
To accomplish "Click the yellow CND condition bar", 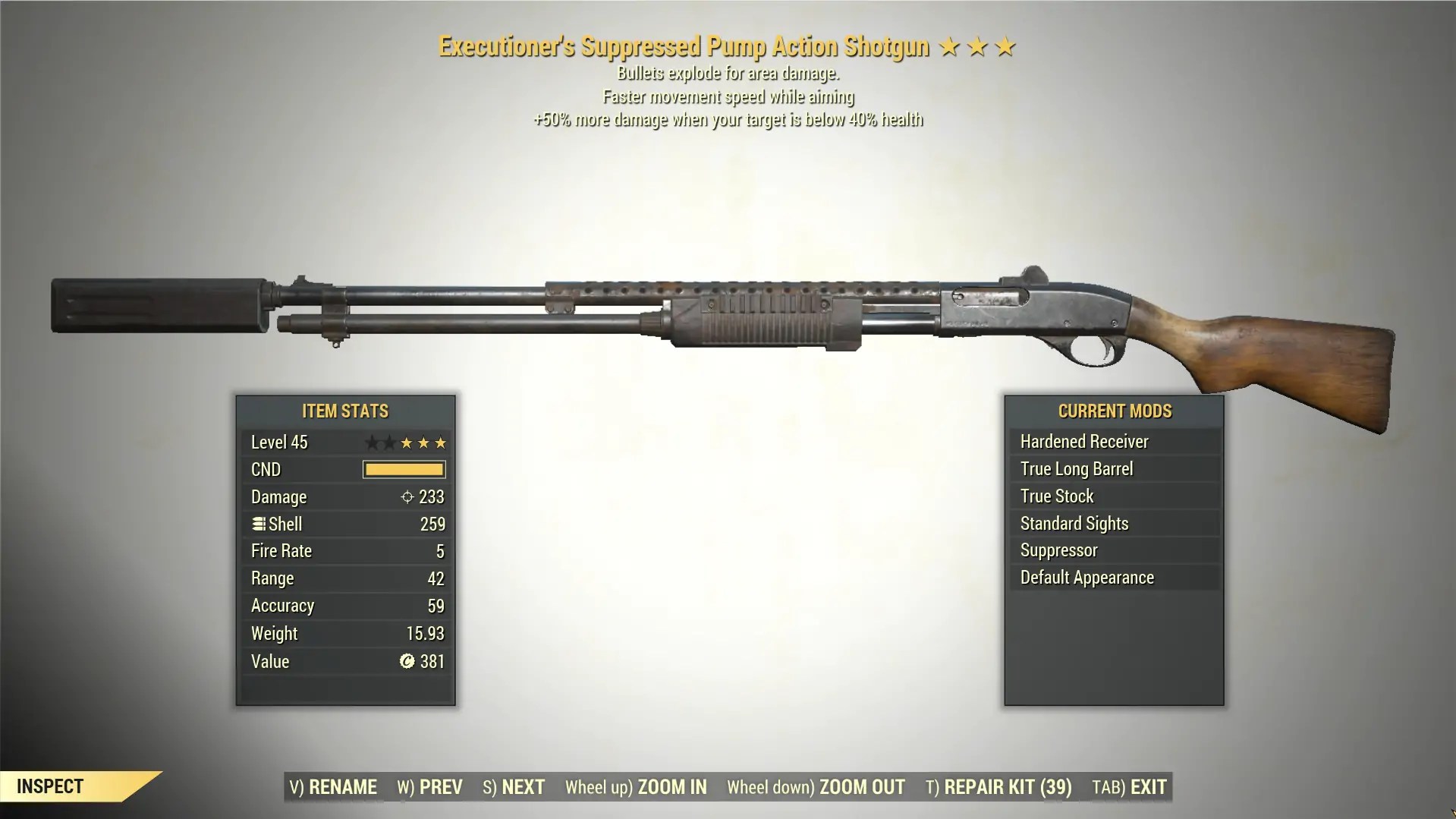I will tap(403, 469).
